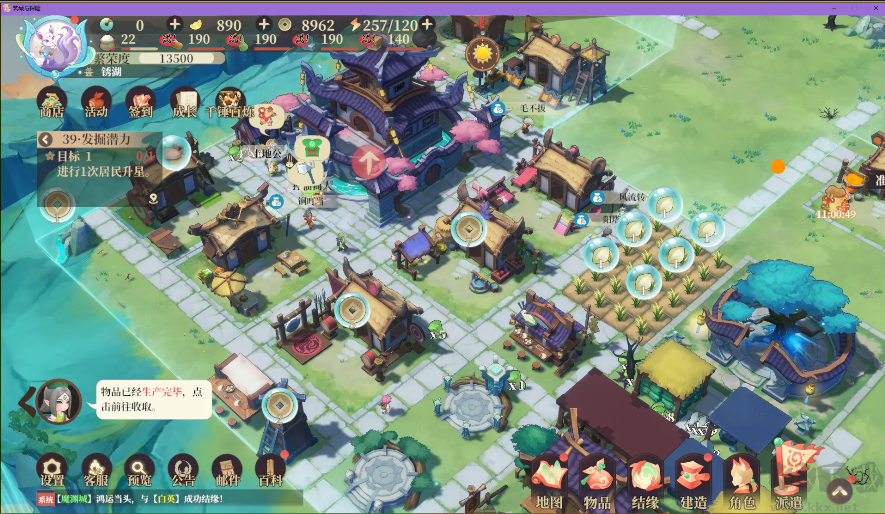Open the 商店 shop menu
Image resolution: width=885 pixels, height=514 pixels.
coord(52,100)
